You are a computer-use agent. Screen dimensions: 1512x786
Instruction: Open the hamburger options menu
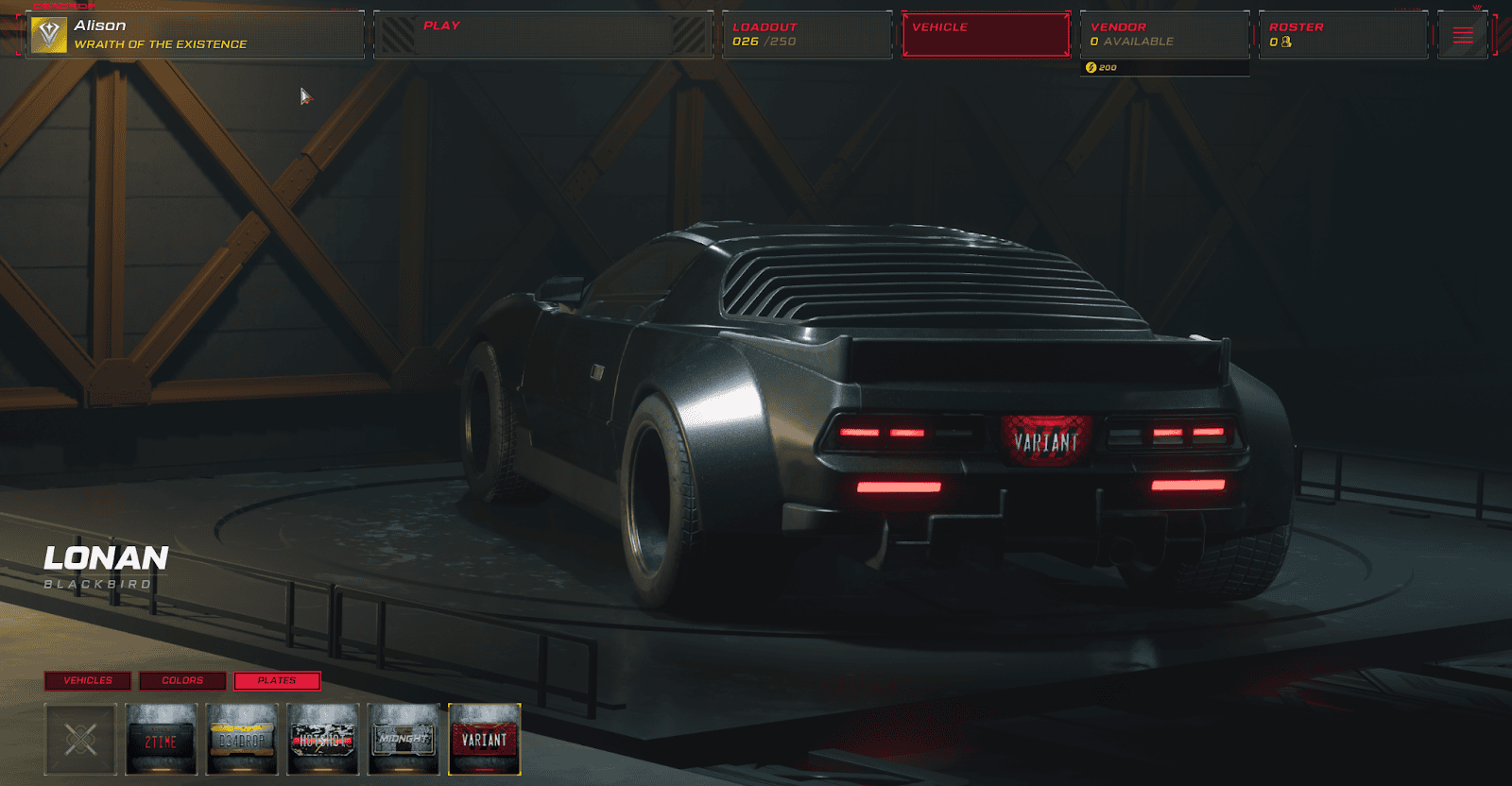[1462, 36]
